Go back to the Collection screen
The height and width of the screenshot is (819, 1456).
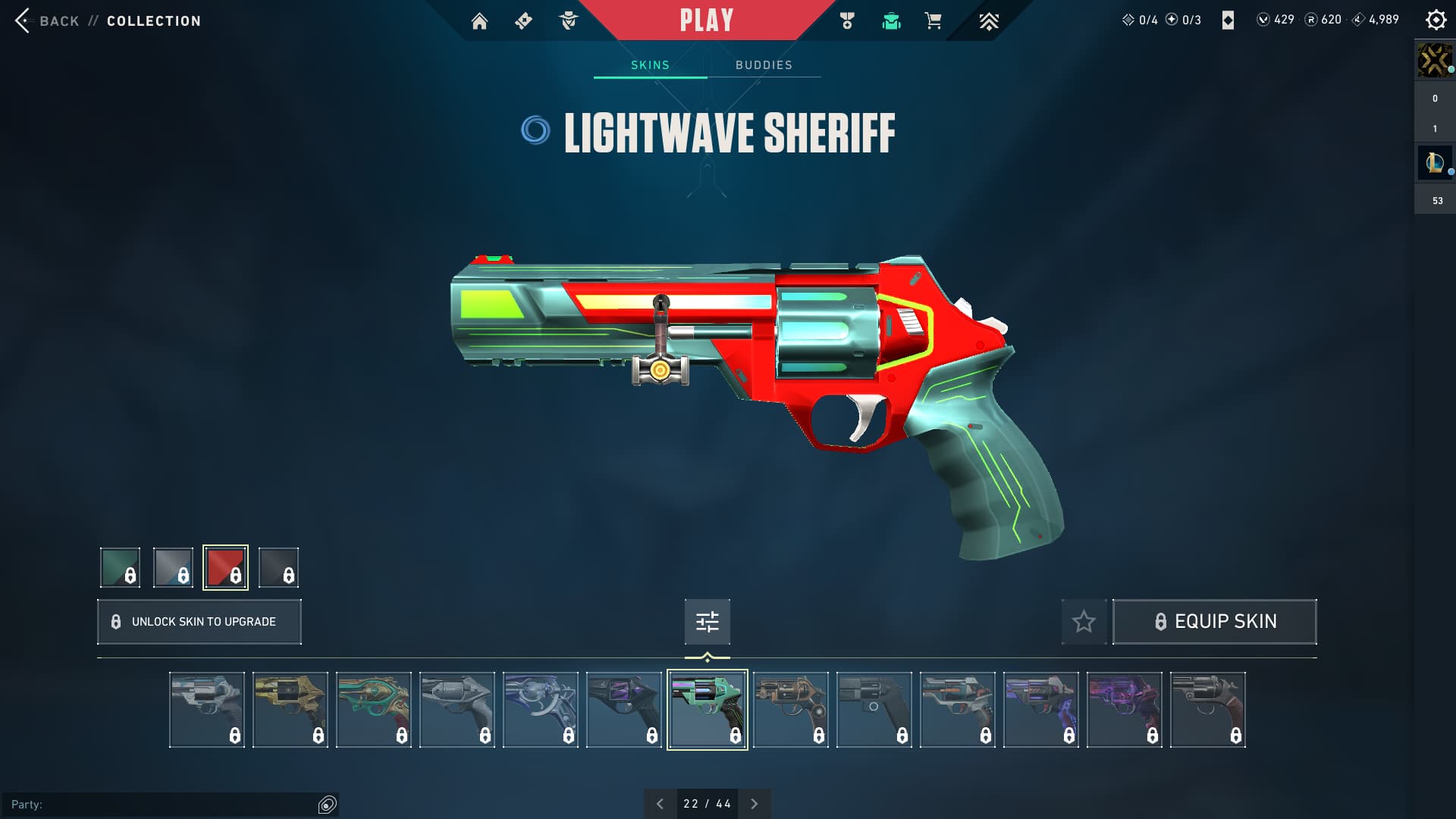tap(45, 20)
